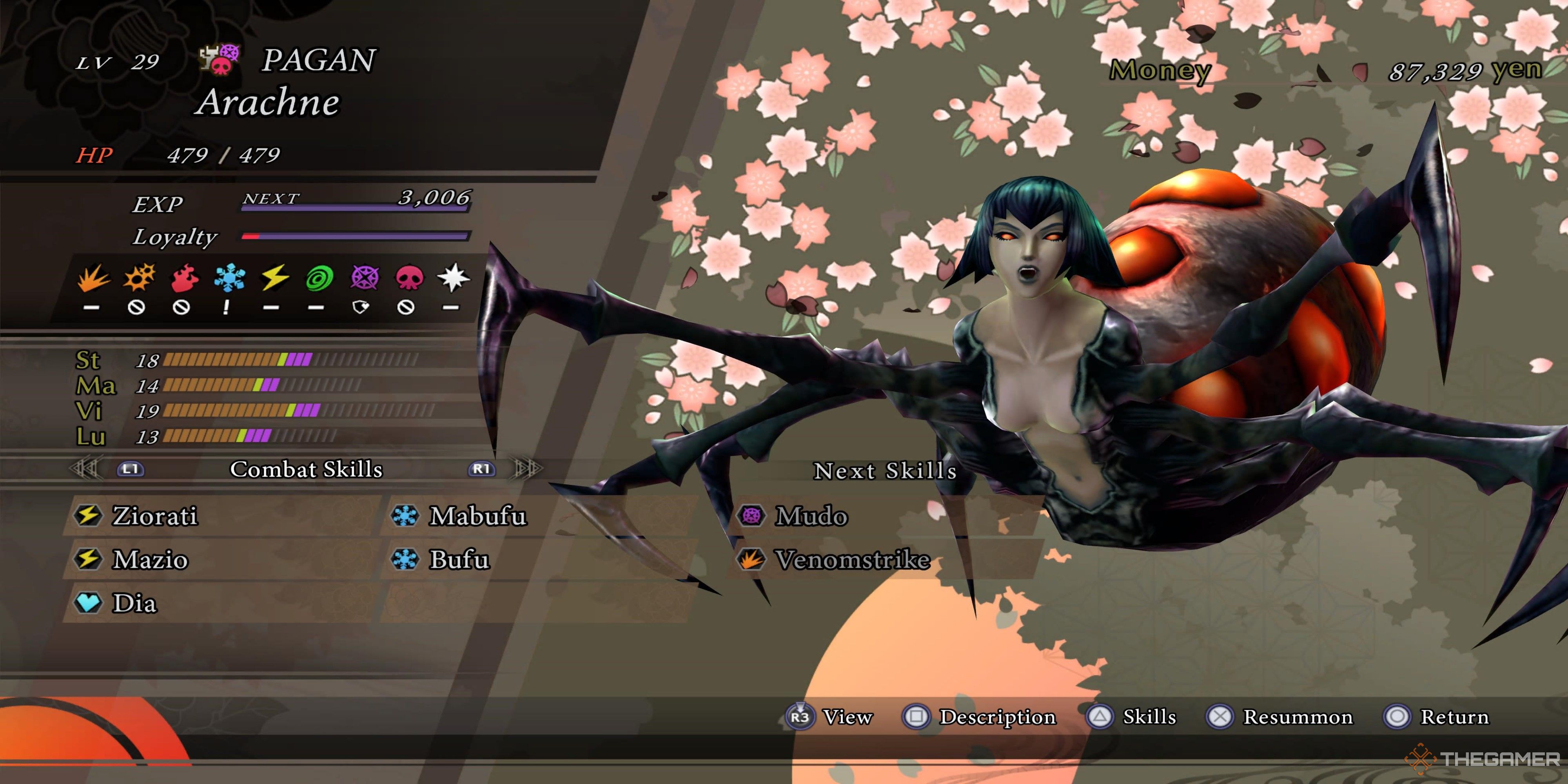
Task: Select Mudo in Next Skills
Action: 811,516
